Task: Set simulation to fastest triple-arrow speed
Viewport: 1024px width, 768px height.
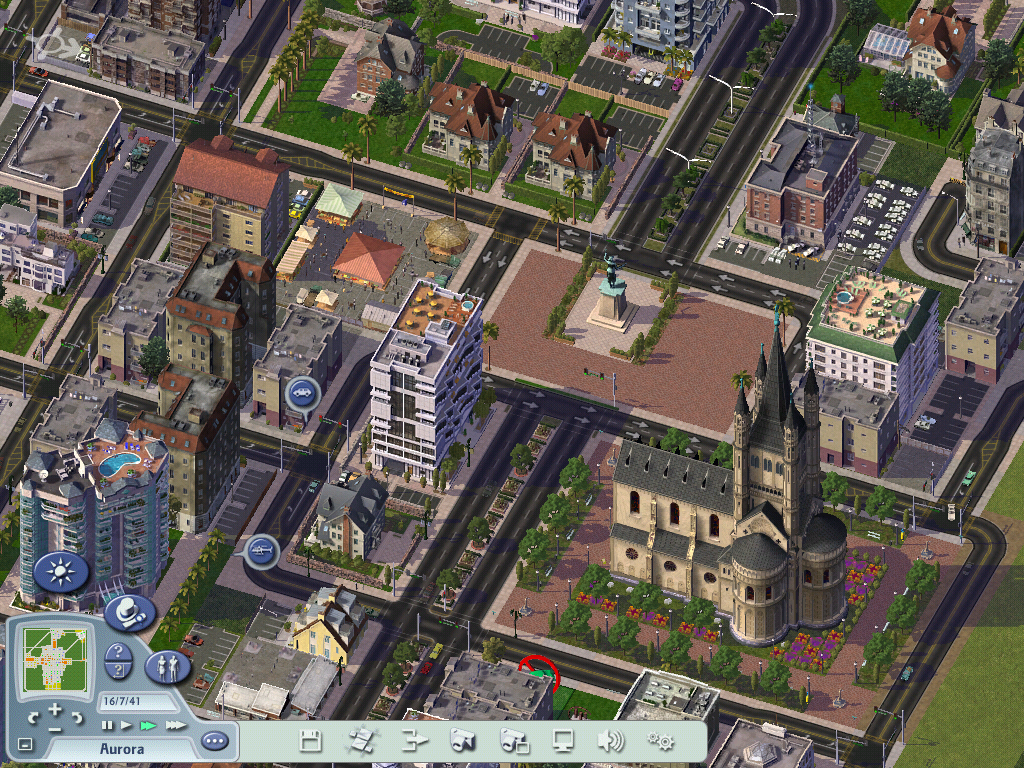Action: (x=174, y=724)
